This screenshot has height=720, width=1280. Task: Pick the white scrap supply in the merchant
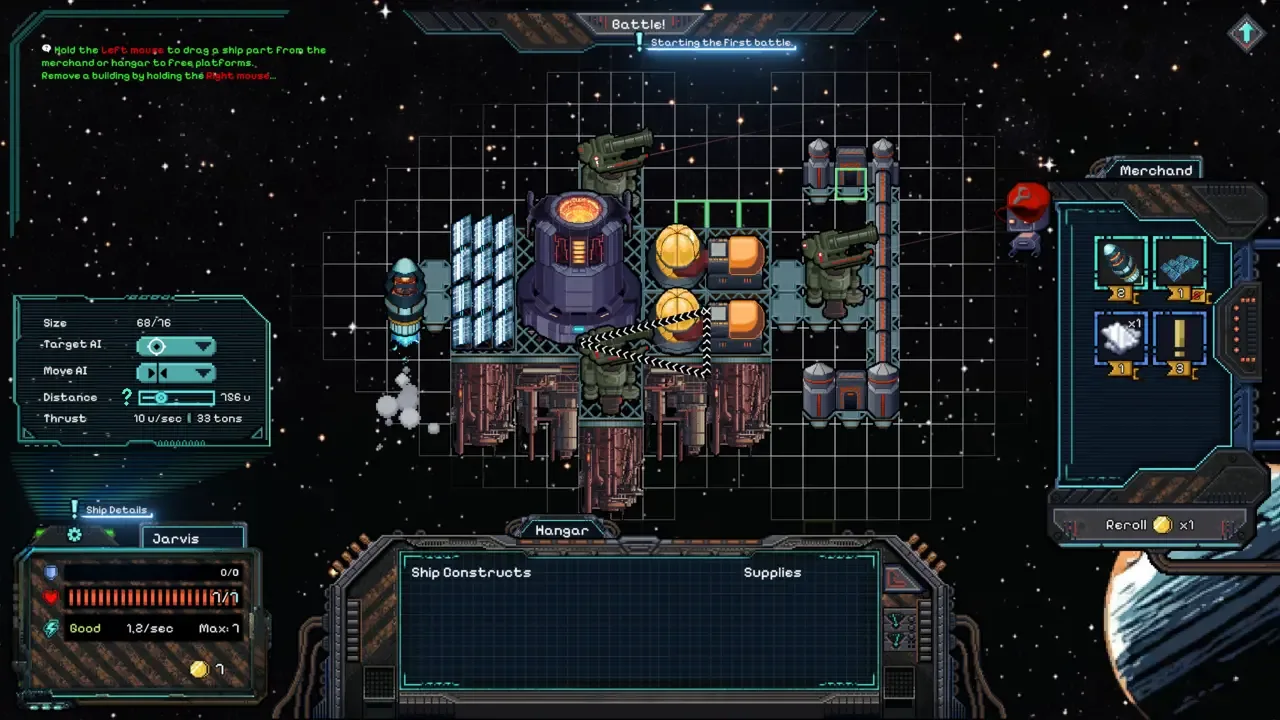pos(1120,338)
